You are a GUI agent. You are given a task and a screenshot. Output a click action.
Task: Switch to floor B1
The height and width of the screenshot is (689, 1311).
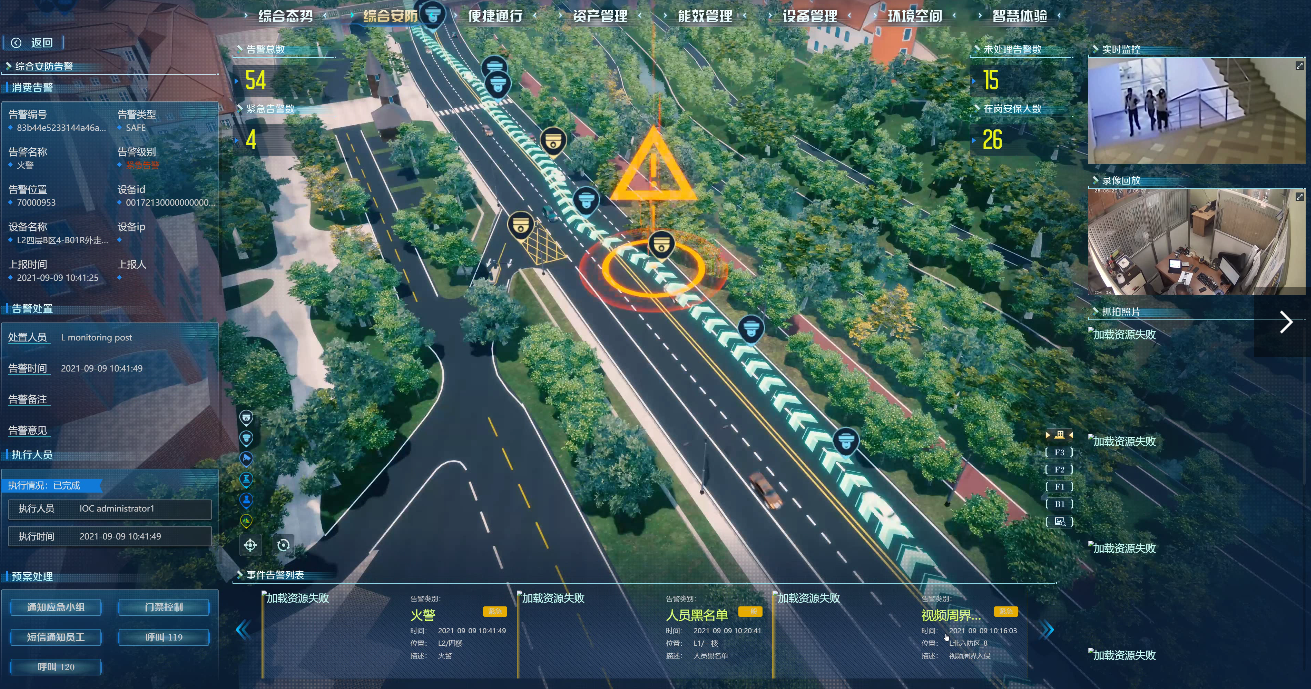(x=1059, y=504)
